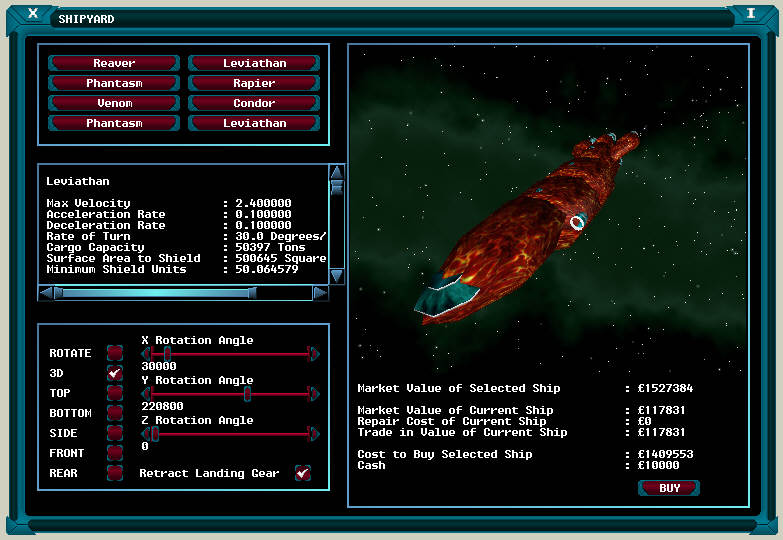Click the X Rotation Angle slider
The width and height of the screenshot is (783, 540).
point(230,353)
